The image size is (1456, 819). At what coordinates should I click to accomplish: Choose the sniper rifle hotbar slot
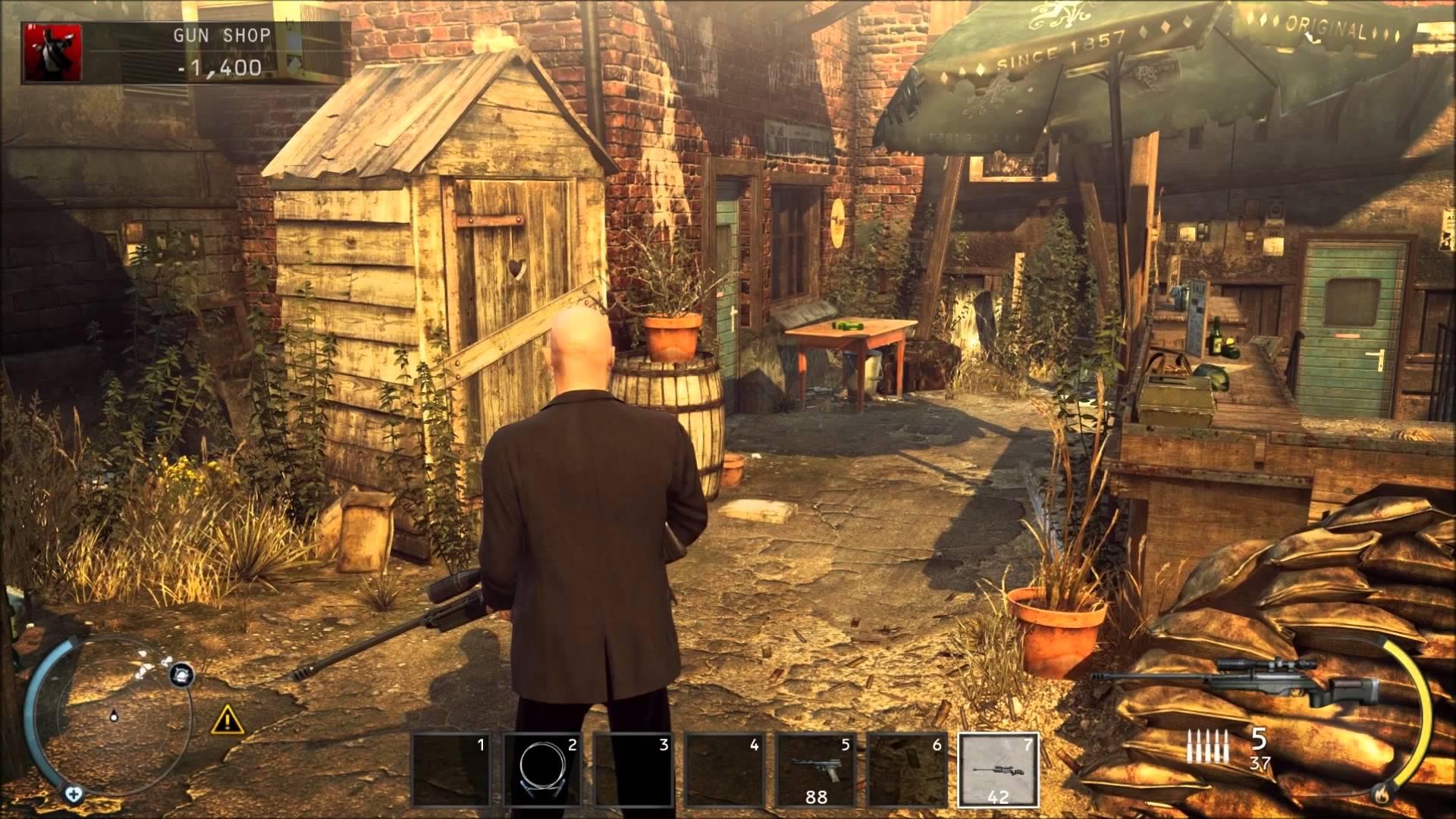998,769
